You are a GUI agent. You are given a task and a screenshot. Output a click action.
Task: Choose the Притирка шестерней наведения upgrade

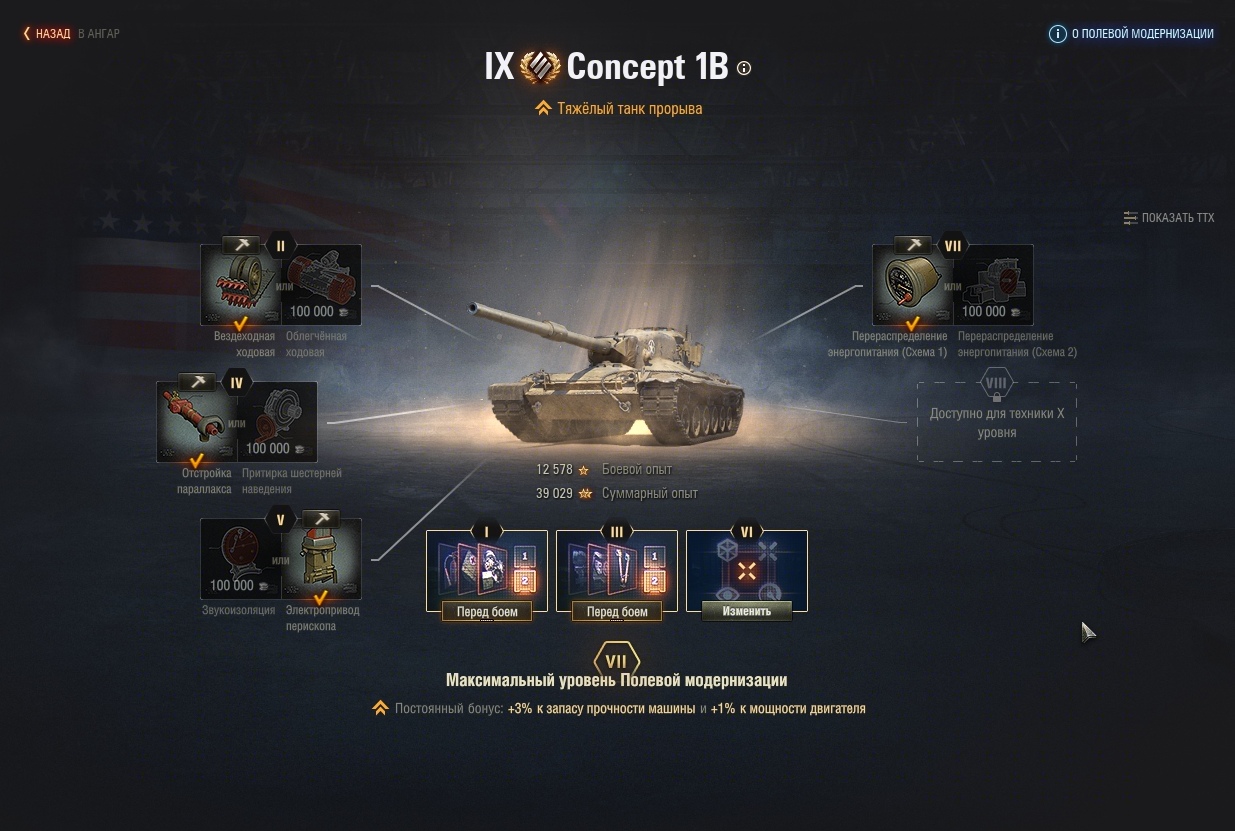click(x=278, y=424)
